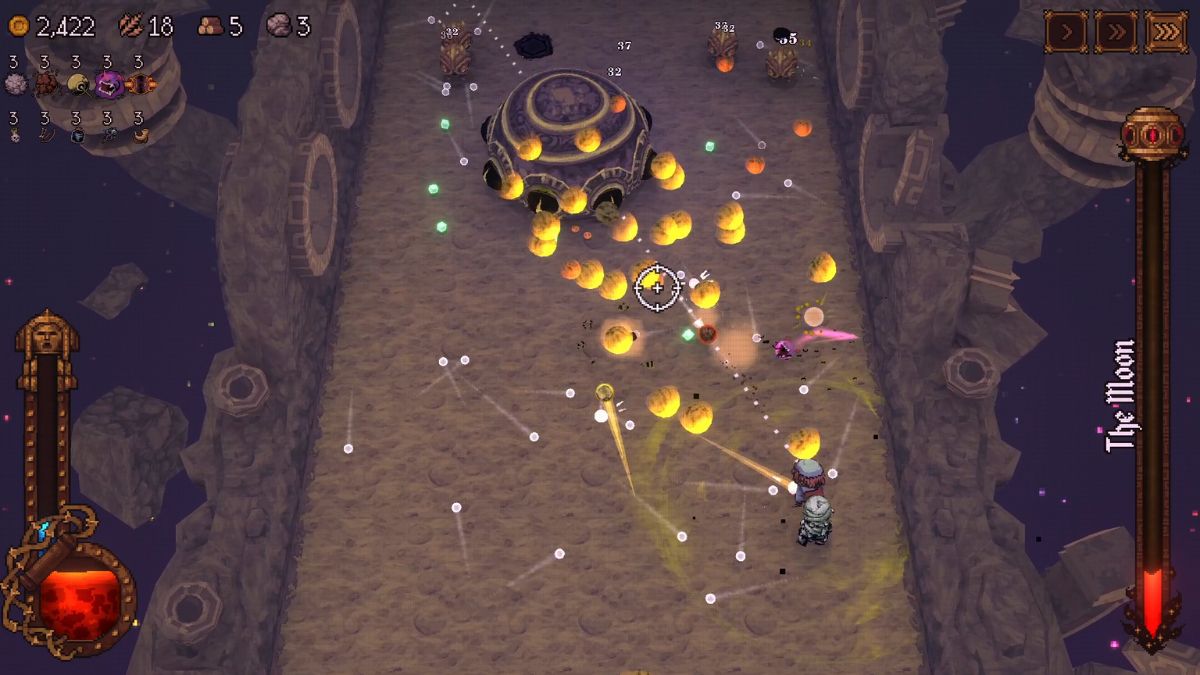Set game speed to single arrow
1200x675 pixels.
(x=1066, y=32)
